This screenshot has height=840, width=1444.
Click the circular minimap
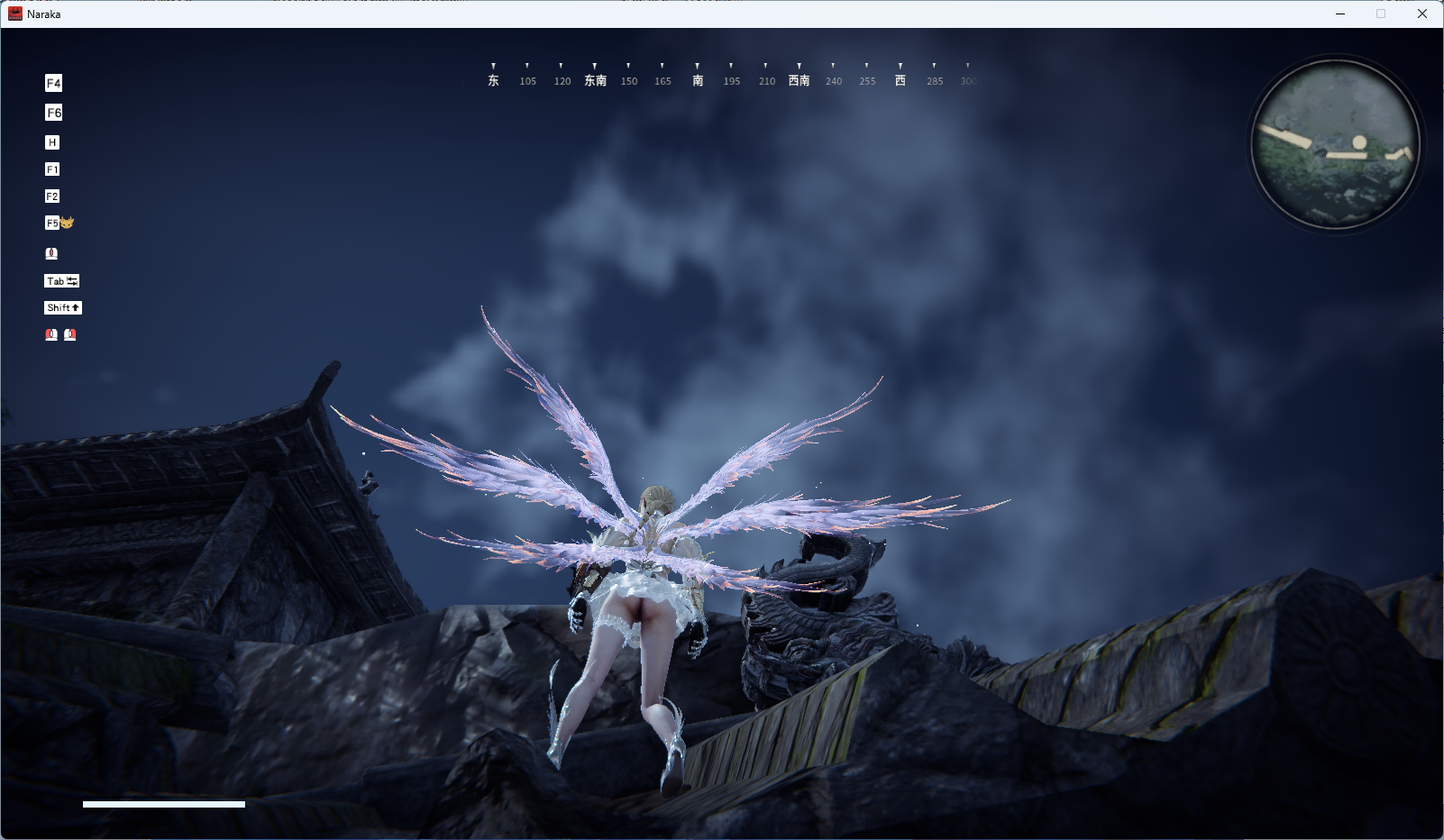(x=1335, y=144)
